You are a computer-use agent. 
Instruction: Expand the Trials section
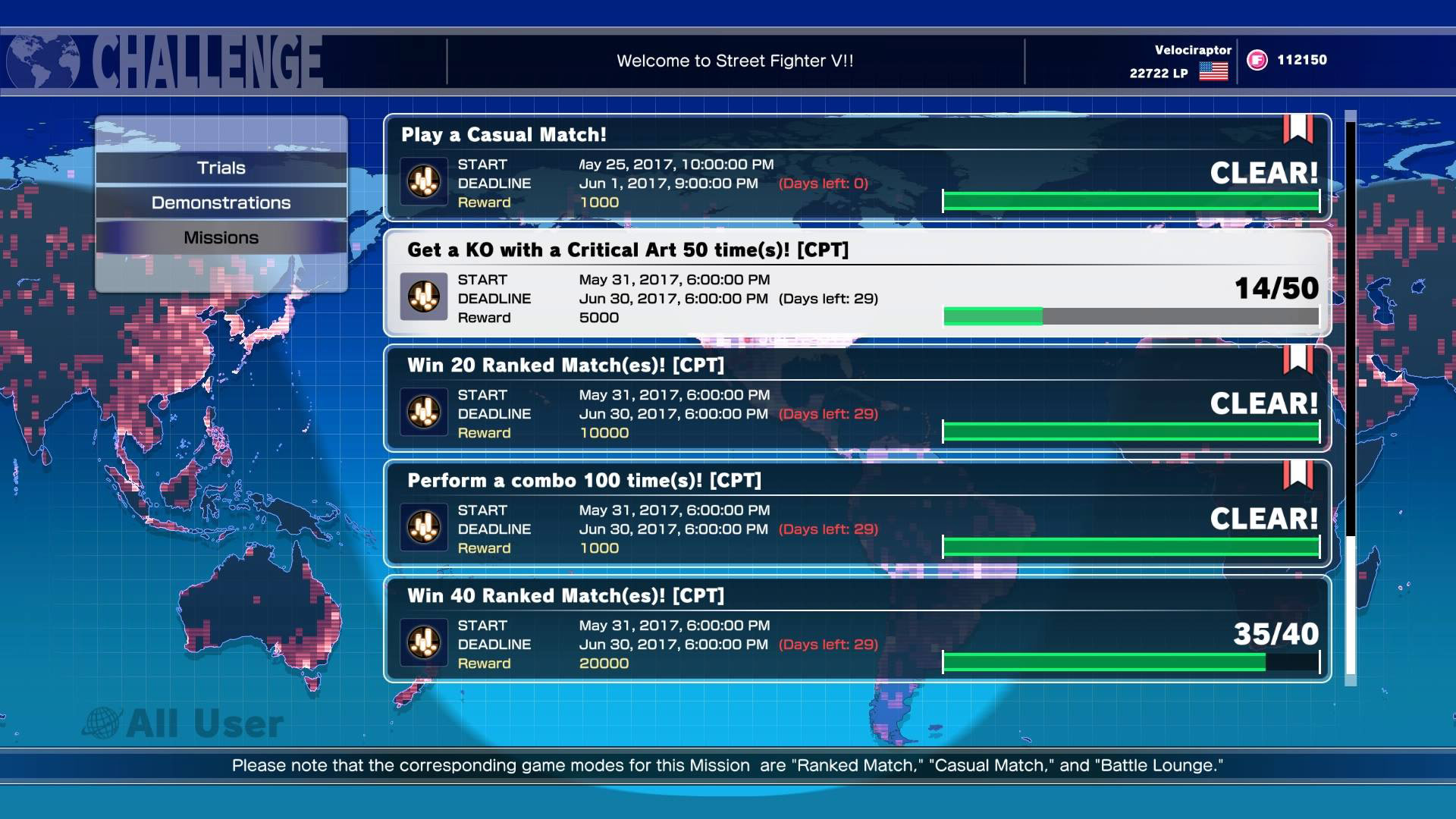pyautogui.click(x=221, y=168)
